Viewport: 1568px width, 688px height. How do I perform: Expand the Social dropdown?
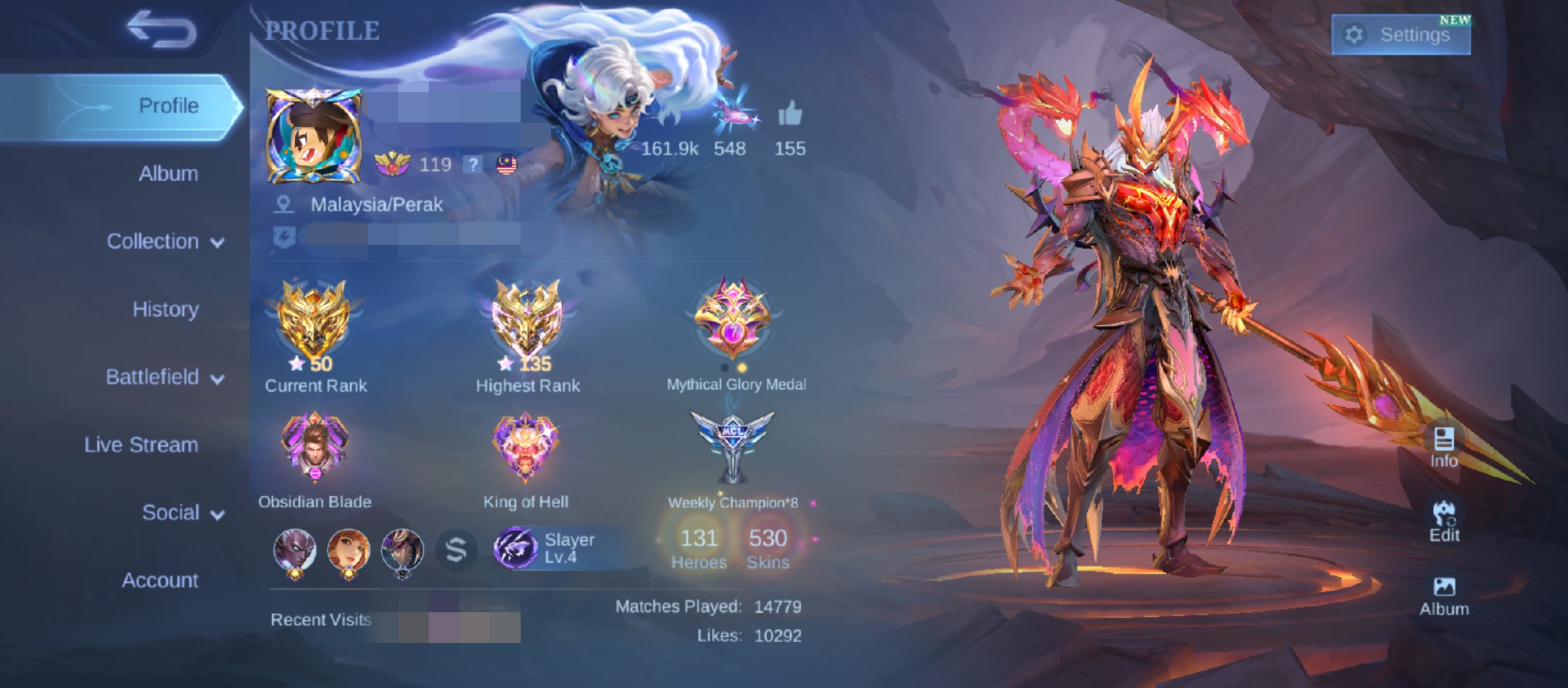(171, 512)
